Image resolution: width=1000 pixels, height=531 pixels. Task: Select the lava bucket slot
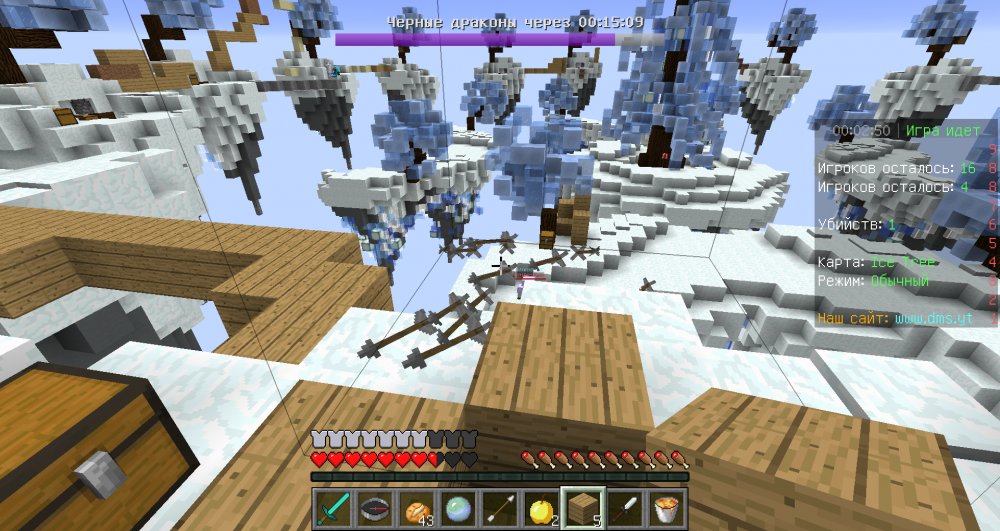(x=663, y=508)
